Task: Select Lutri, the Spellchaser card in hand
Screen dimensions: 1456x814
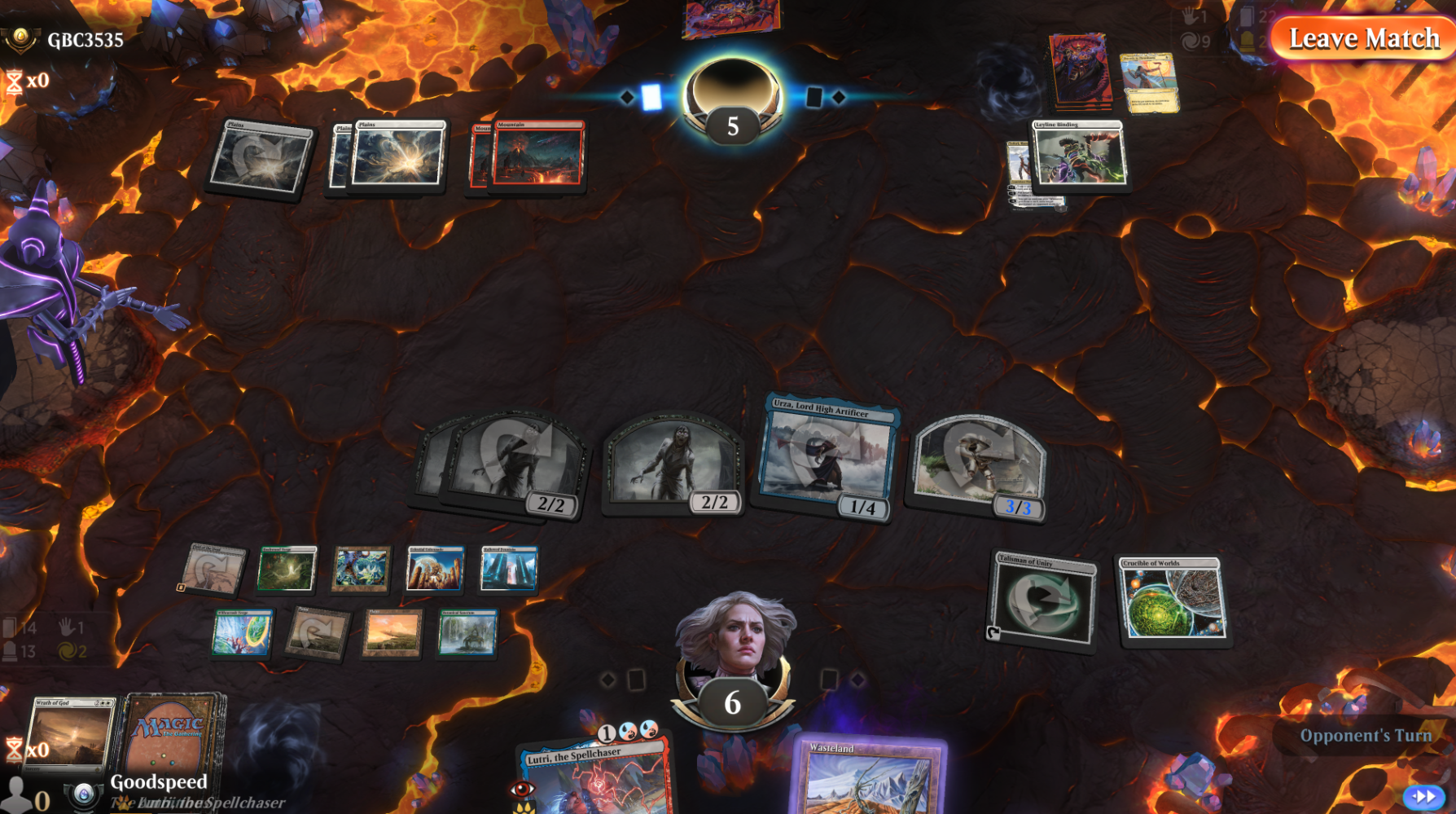Action: tap(596, 778)
